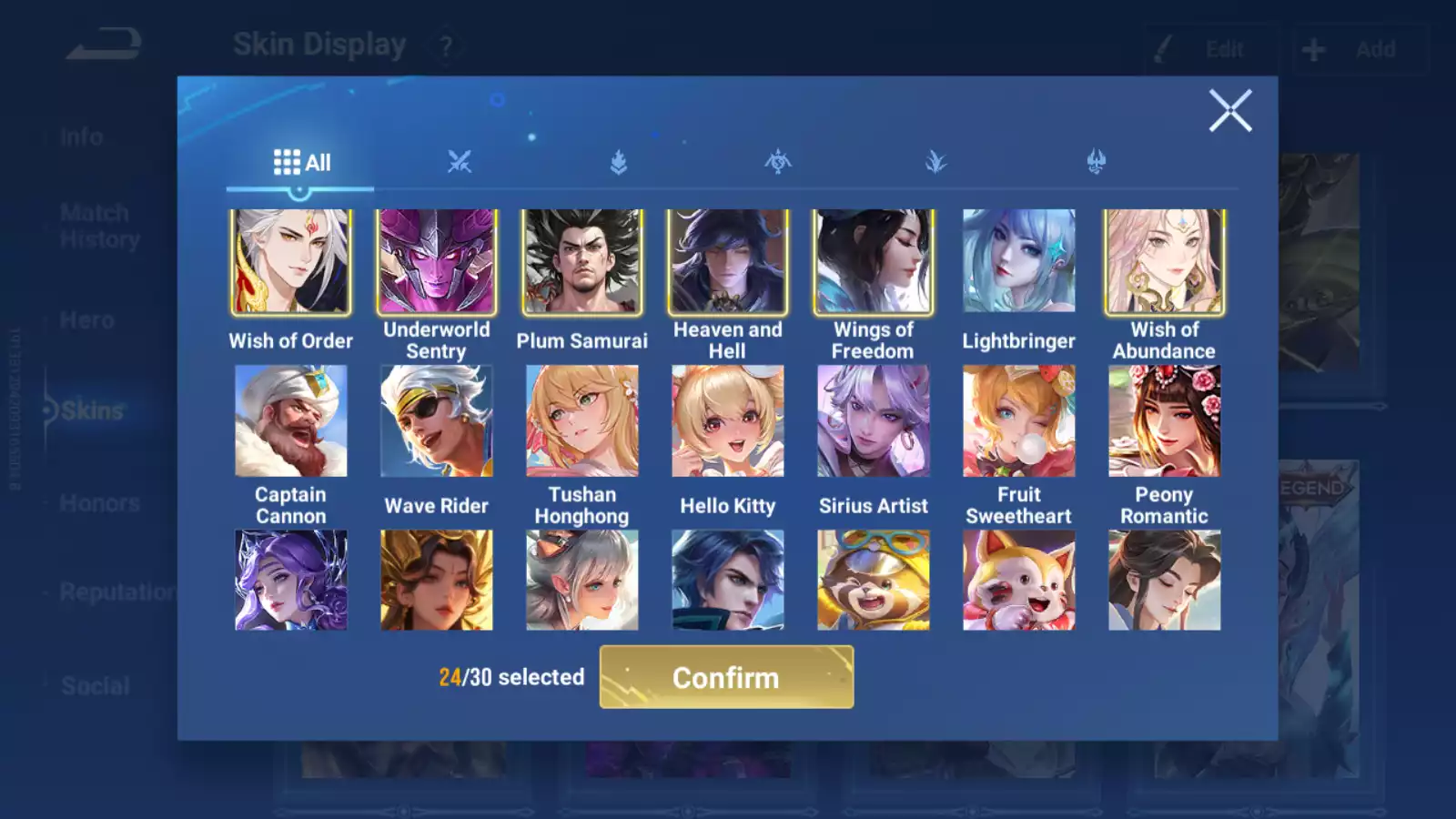Pick the red and white fox skin
This screenshot has width=1456, height=819.
pos(1019,581)
